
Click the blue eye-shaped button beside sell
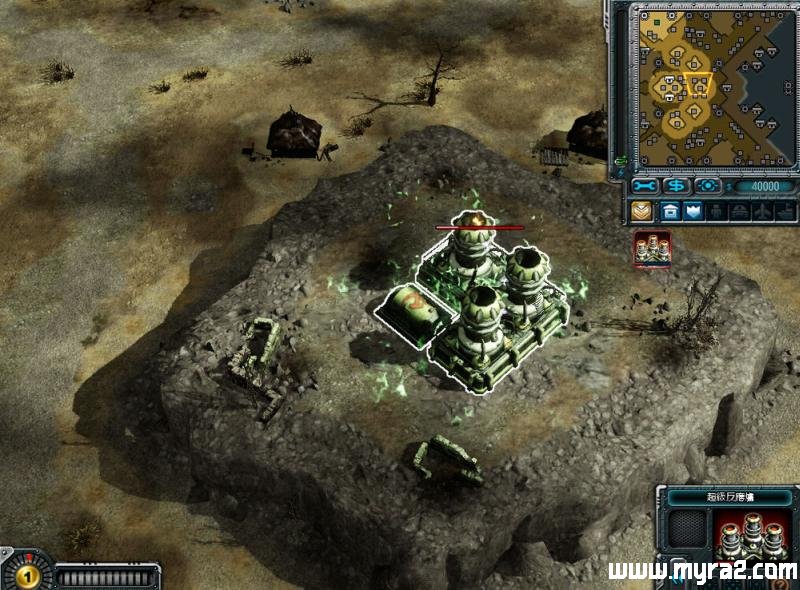pos(708,186)
